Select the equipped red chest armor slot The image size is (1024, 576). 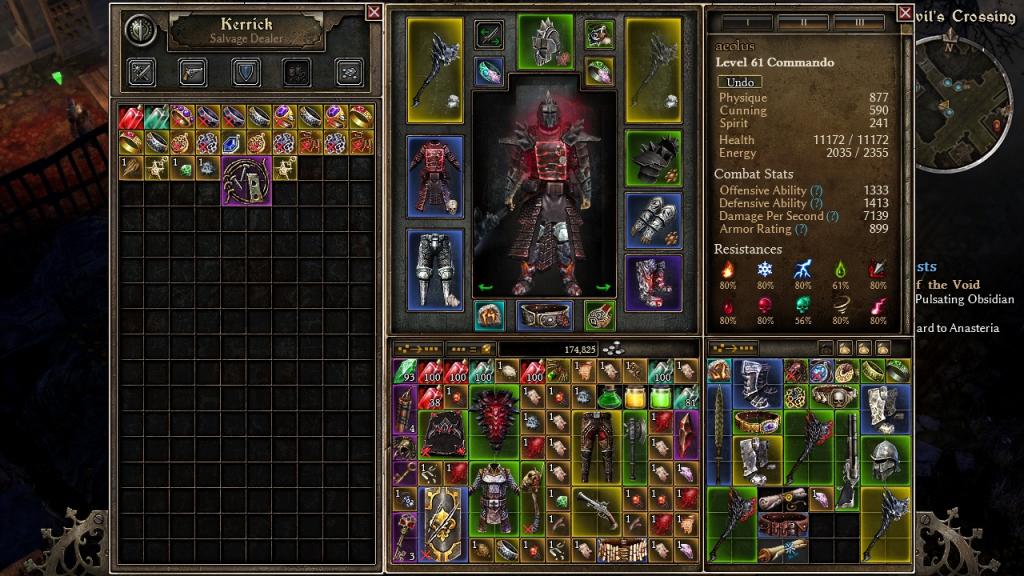pyautogui.click(x=434, y=177)
